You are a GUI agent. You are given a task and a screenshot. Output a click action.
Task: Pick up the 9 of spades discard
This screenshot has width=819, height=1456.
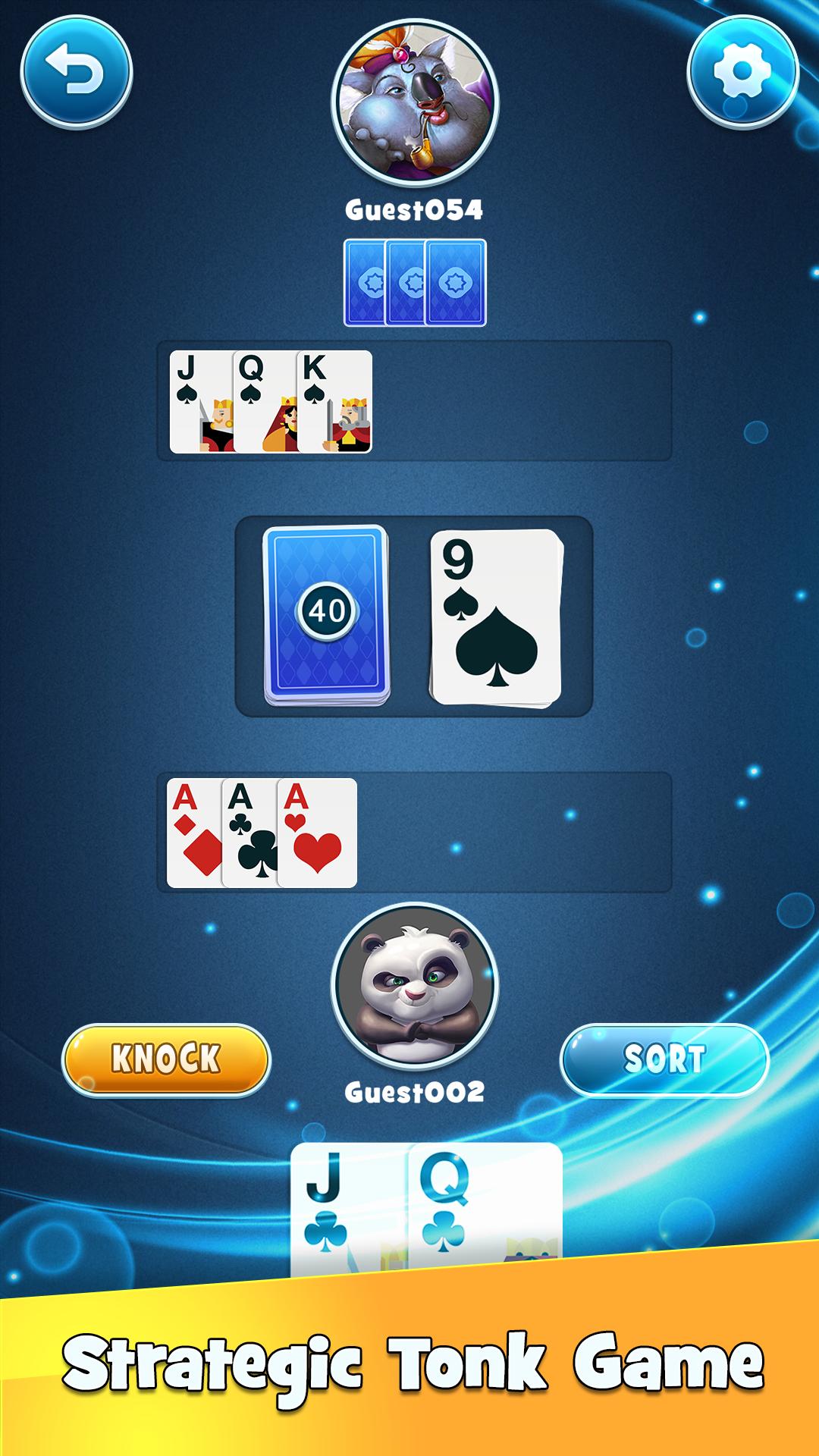tap(495, 617)
